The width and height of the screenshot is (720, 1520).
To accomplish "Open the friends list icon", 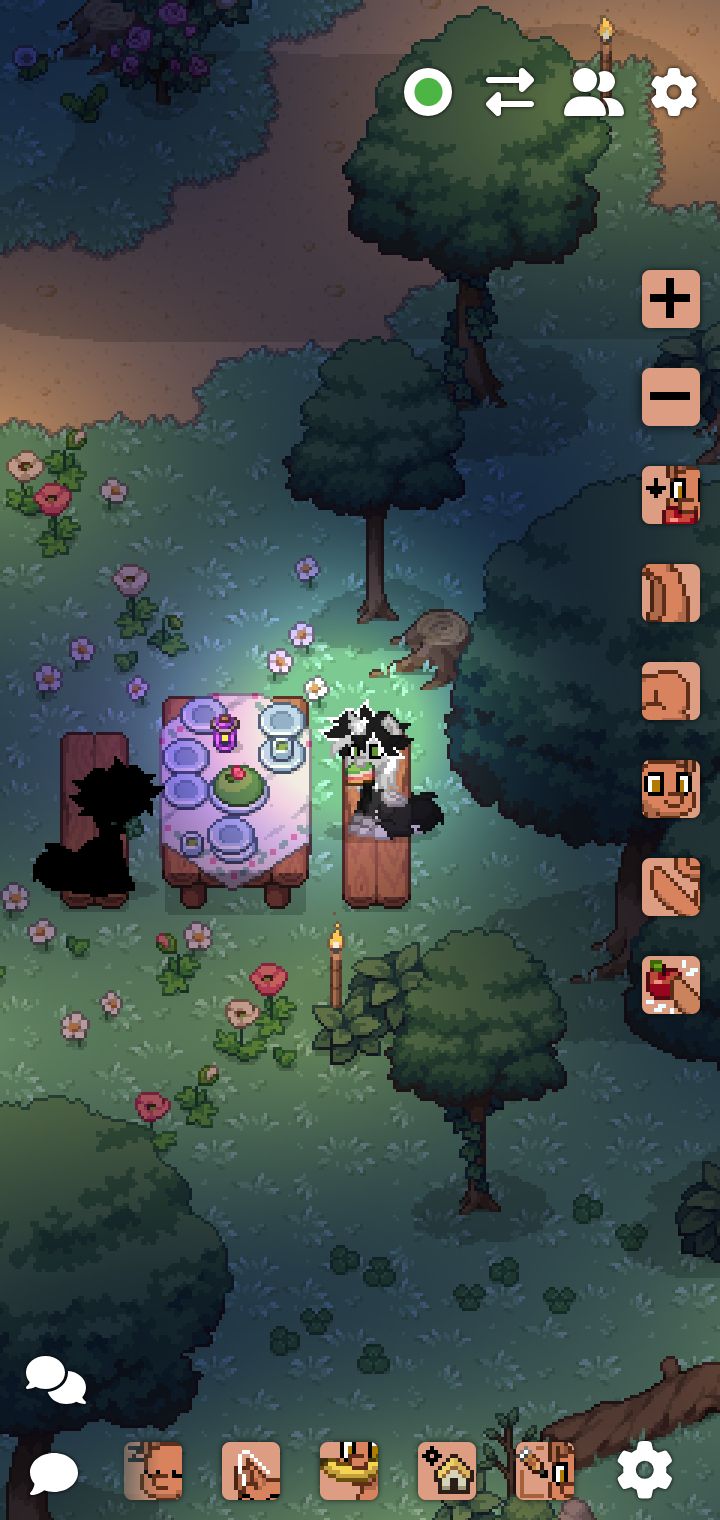I will click(x=593, y=94).
